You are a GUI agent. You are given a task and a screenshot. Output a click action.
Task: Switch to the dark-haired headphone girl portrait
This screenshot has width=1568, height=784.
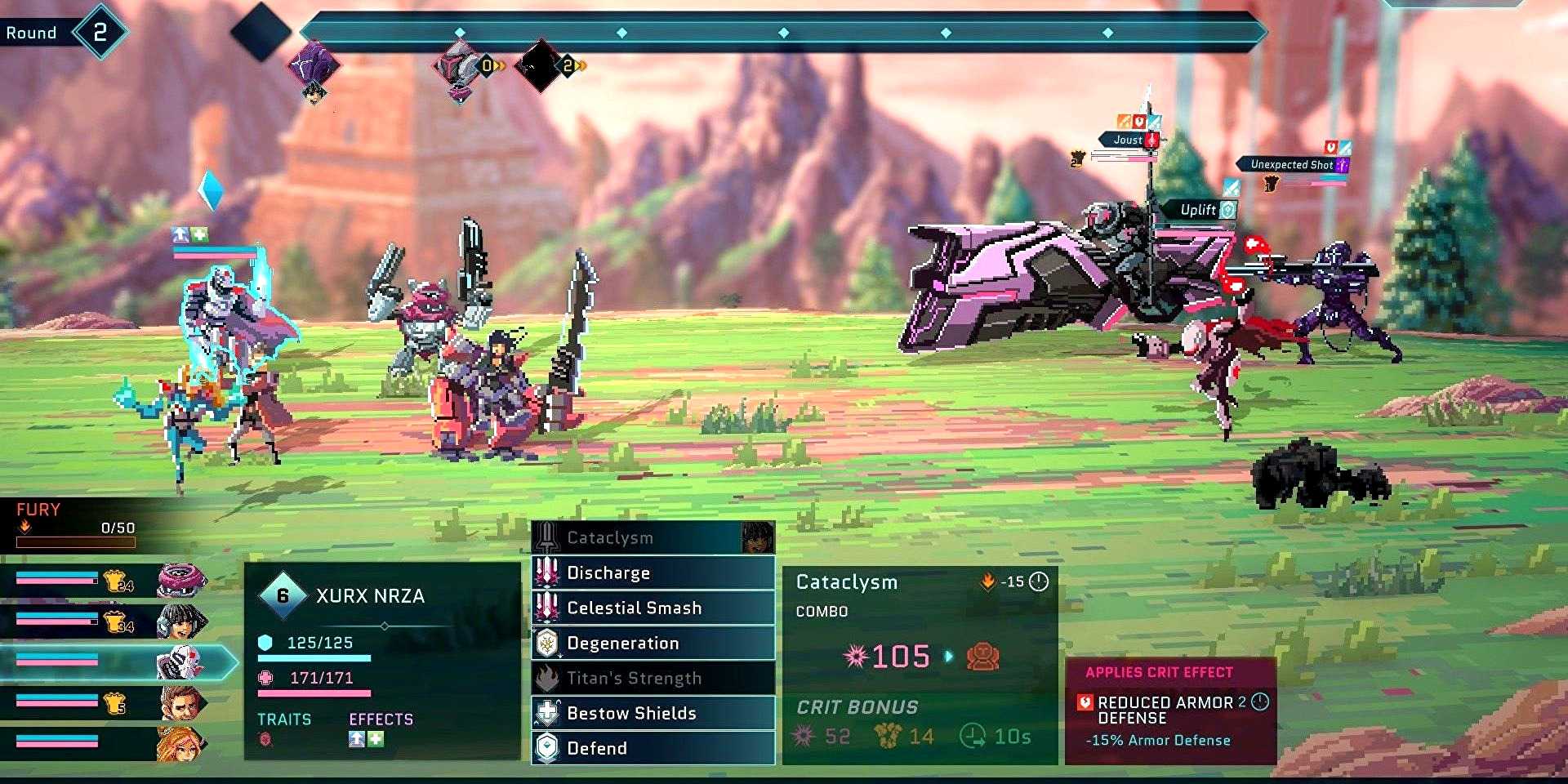180,622
